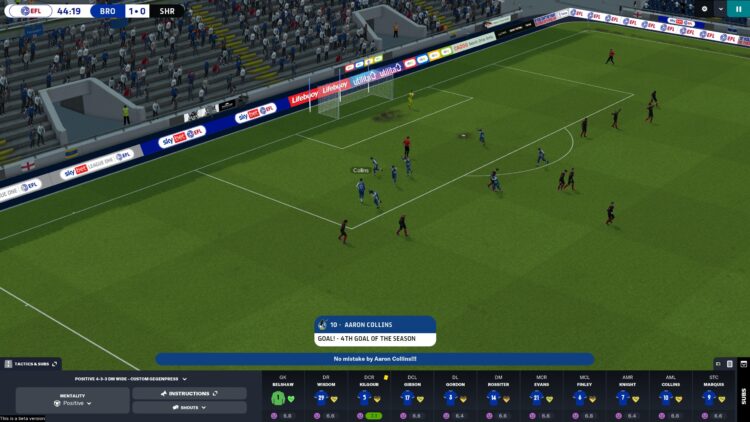
Task: Expand the dropdown arrow beside the settings gear
Action: click(x=720, y=8)
